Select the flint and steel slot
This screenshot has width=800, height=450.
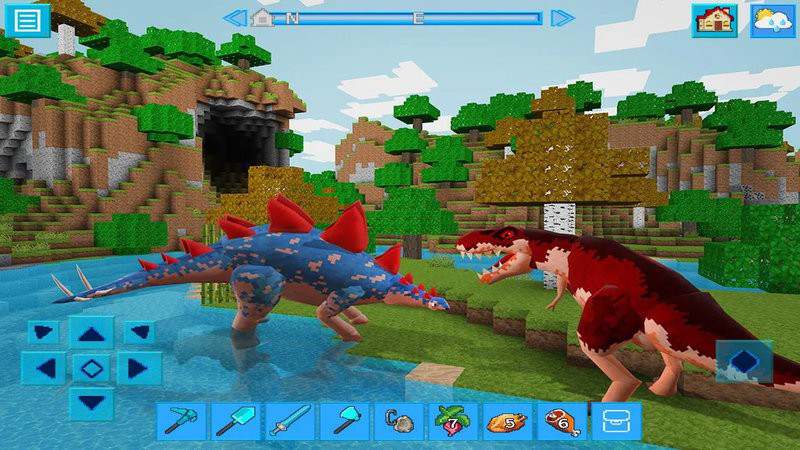(397, 421)
